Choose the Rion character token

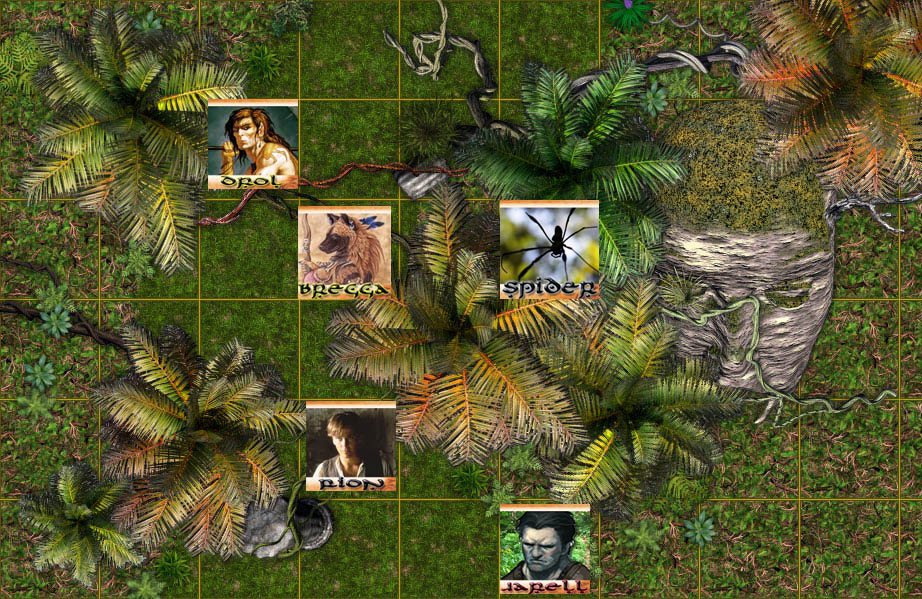(350, 446)
